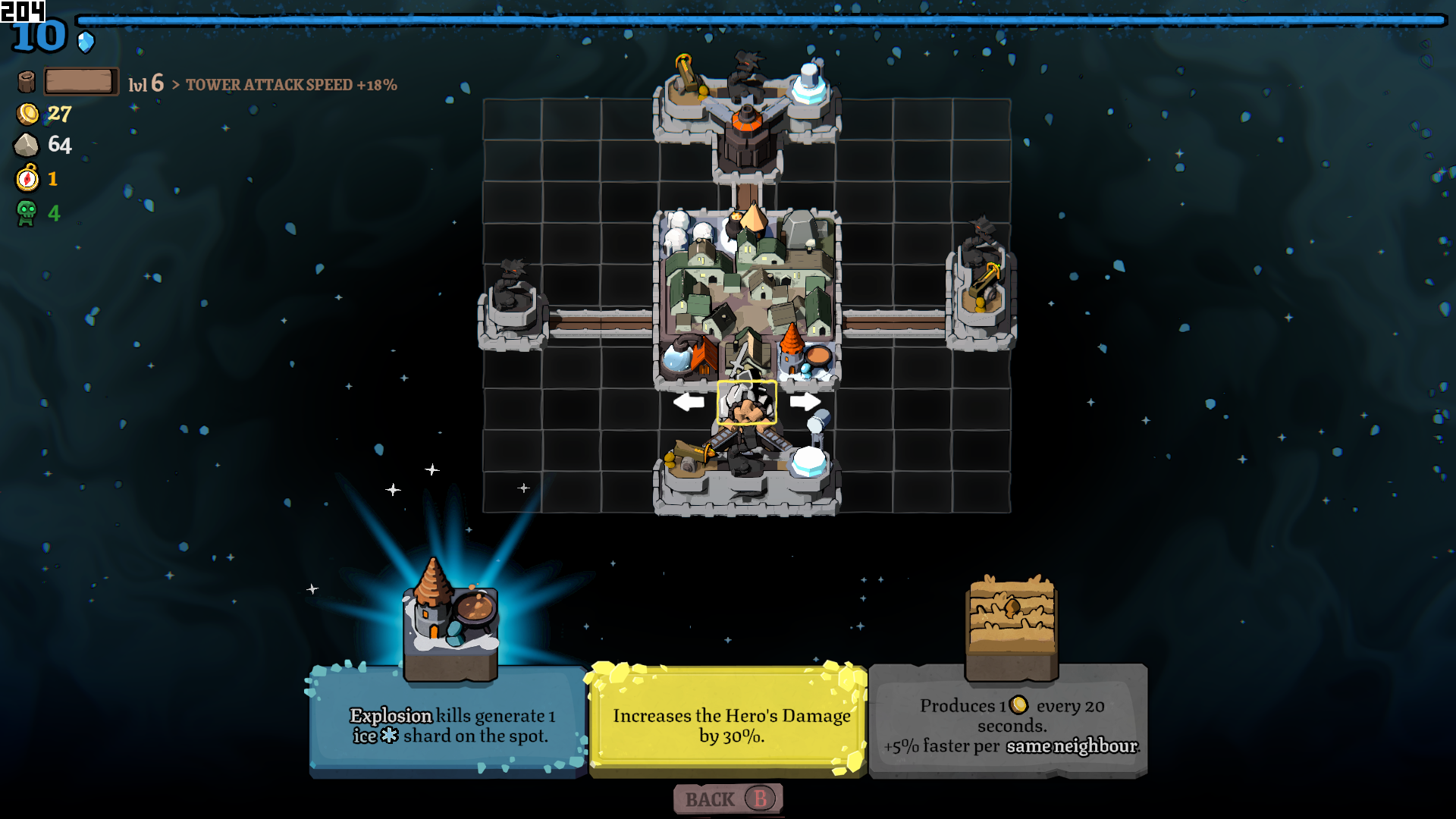
Task: Select the yellow-highlighted placement tile
Action: 747,402
